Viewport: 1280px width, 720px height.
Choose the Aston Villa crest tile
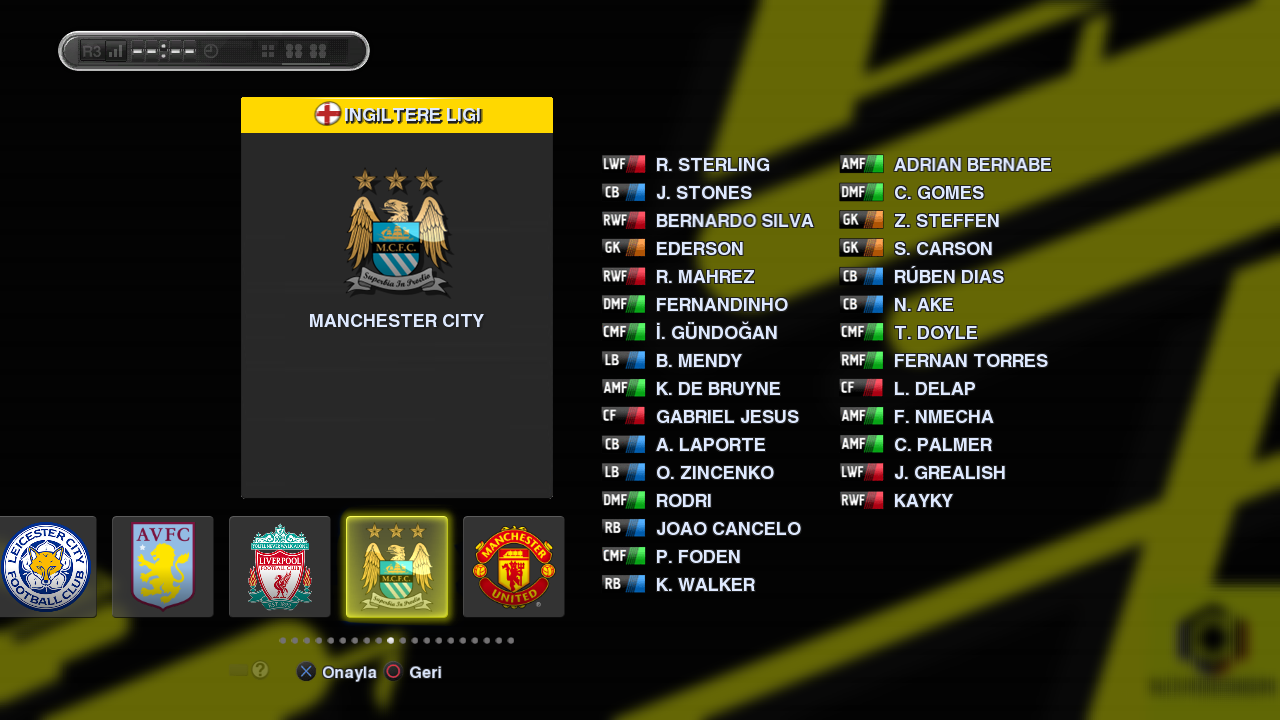click(x=162, y=567)
